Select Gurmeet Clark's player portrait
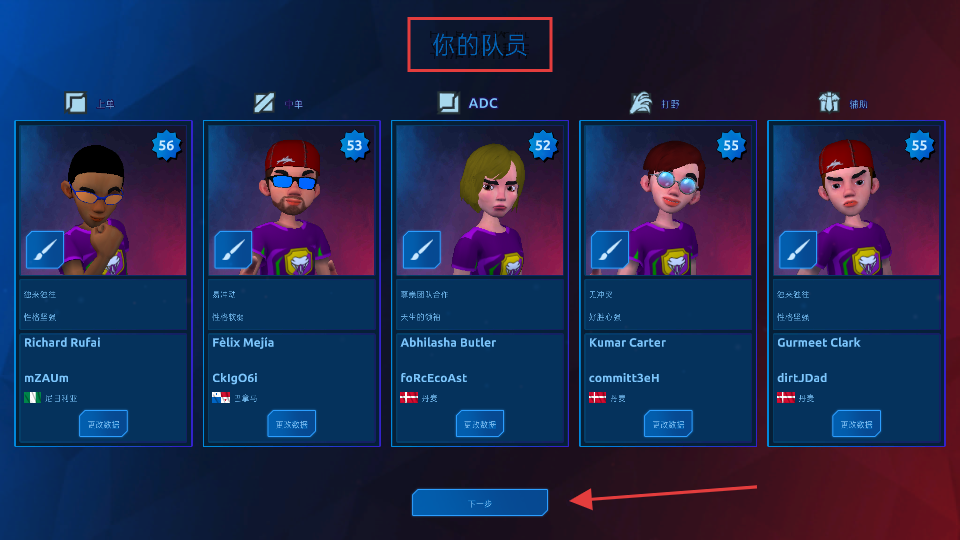The height and width of the screenshot is (540, 960). (x=856, y=200)
